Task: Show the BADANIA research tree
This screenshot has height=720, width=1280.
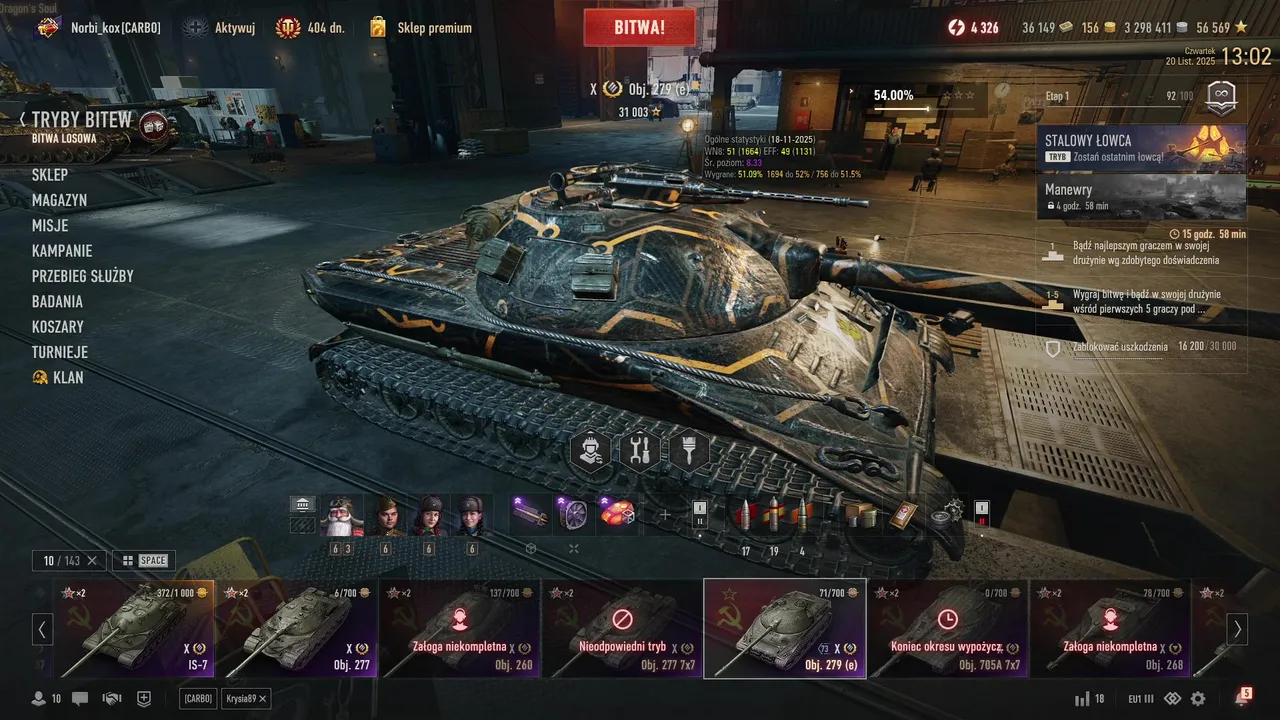Action: coord(57,301)
